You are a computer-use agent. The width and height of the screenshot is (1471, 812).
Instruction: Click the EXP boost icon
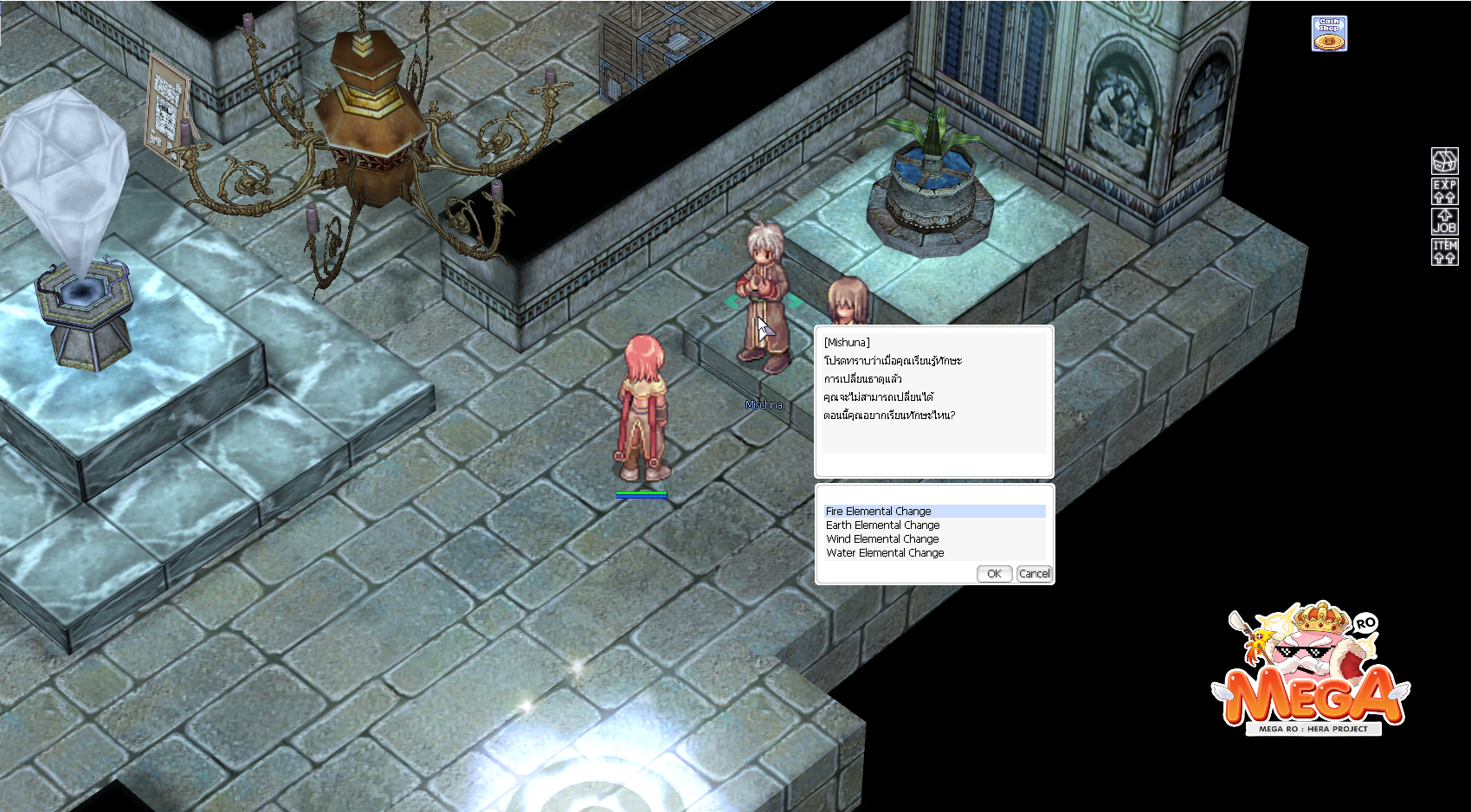[x=1444, y=191]
